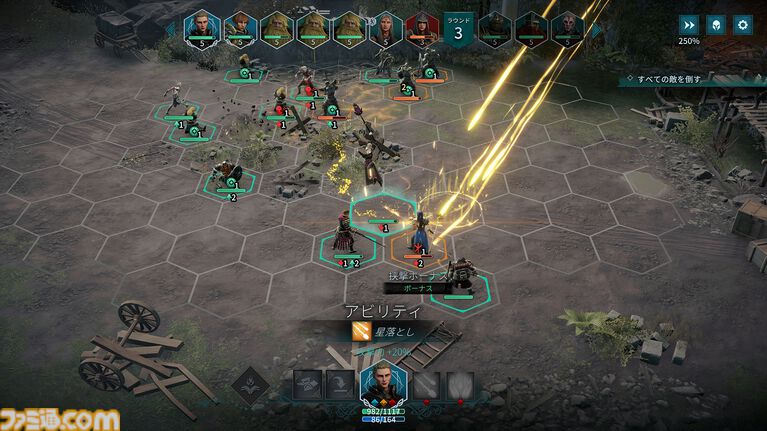Open the helmet icon menu
767x431 pixels.
pyautogui.click(x=716, y=26)
